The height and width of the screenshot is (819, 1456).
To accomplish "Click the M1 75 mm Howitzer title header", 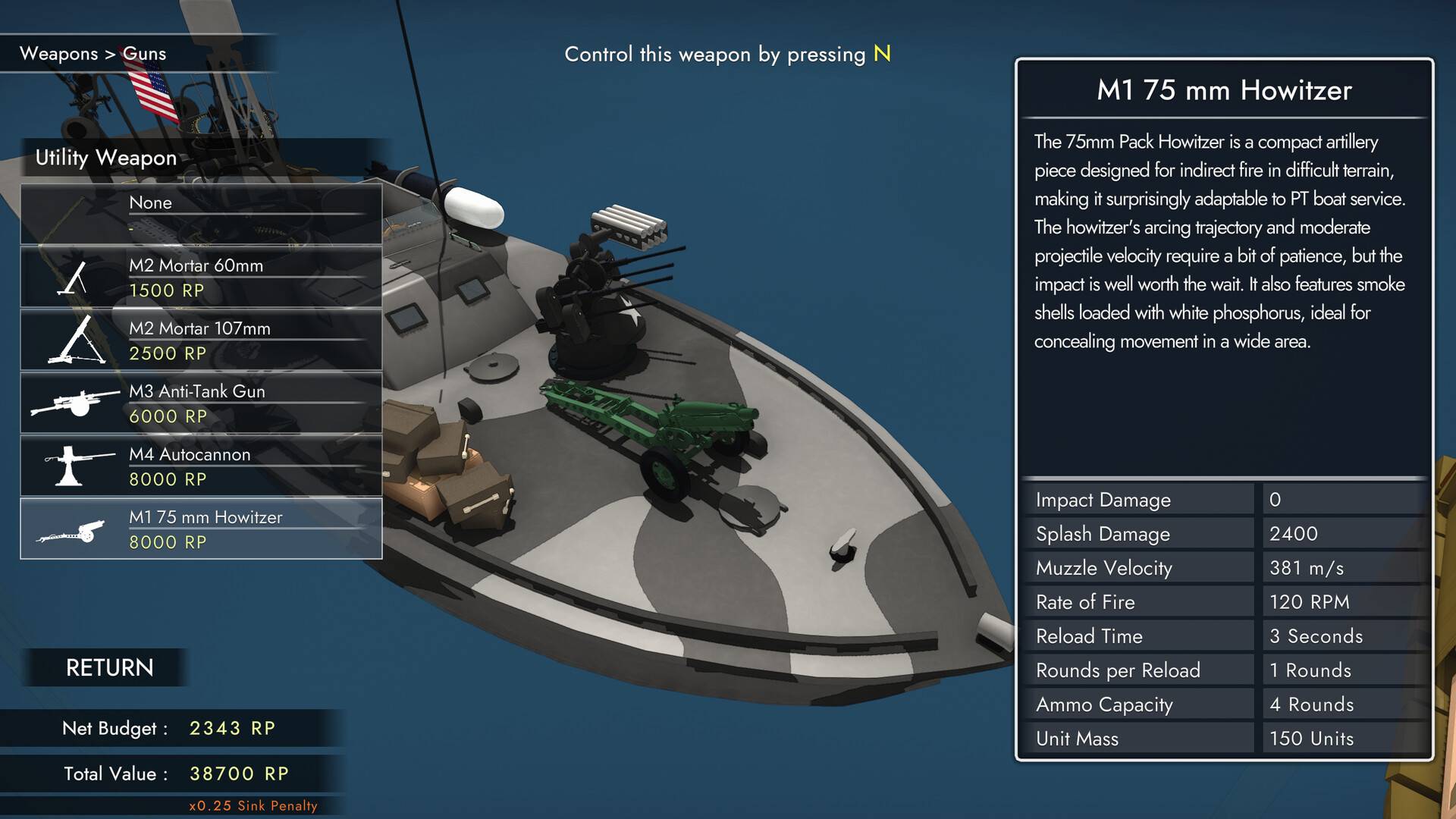I will (1223, 90).
